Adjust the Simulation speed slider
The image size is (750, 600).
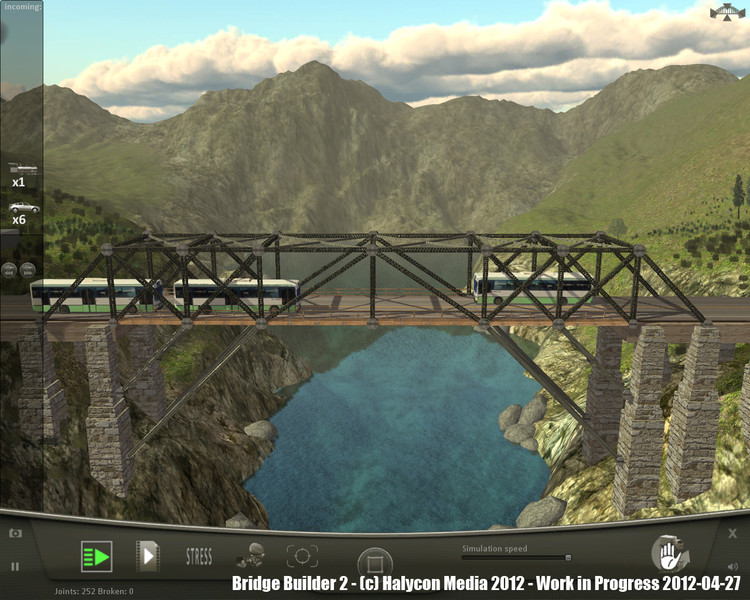point(567,558)
